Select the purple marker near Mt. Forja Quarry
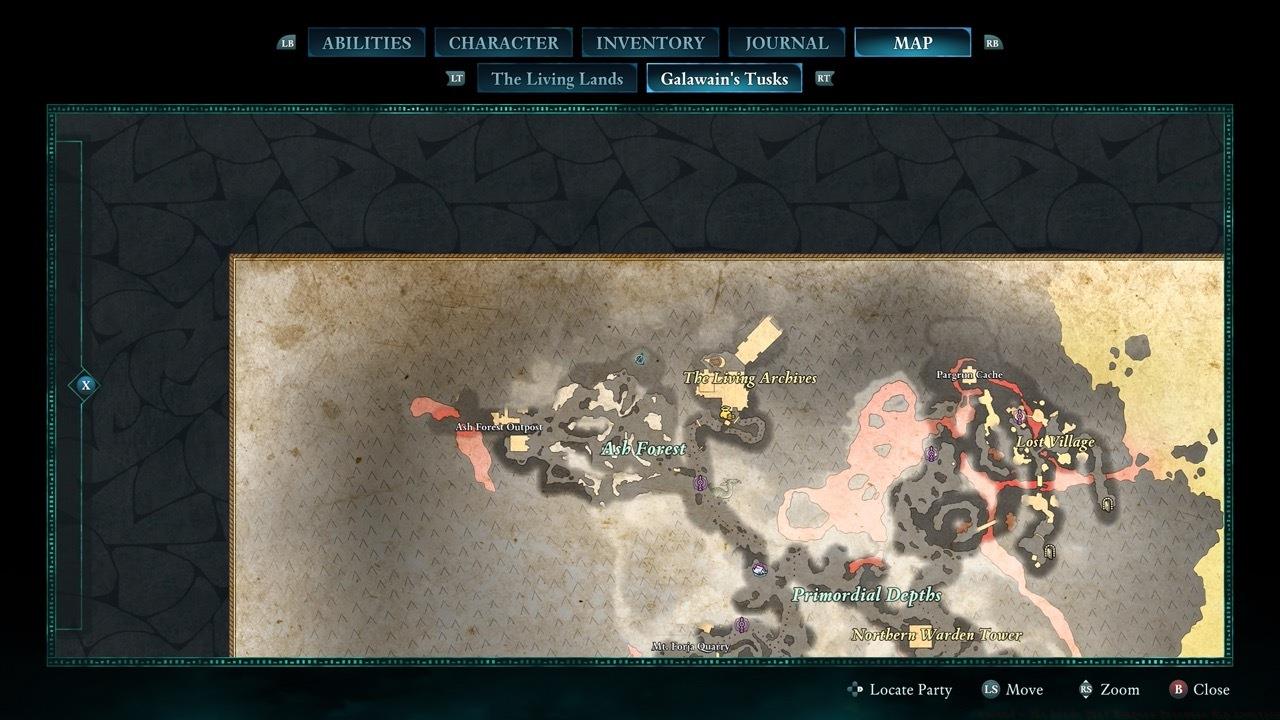The height and width of the screenshot is (720, 1280). pos(741,624)
